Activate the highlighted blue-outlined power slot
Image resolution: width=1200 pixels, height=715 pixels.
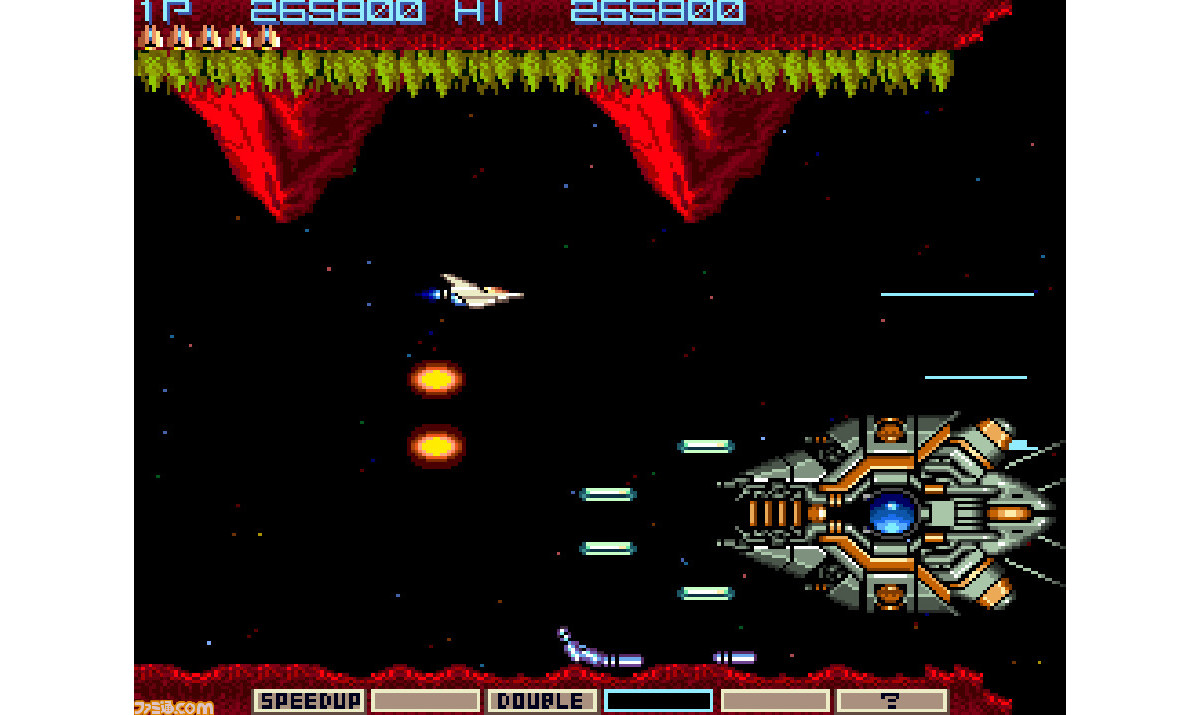coord(658,701)
